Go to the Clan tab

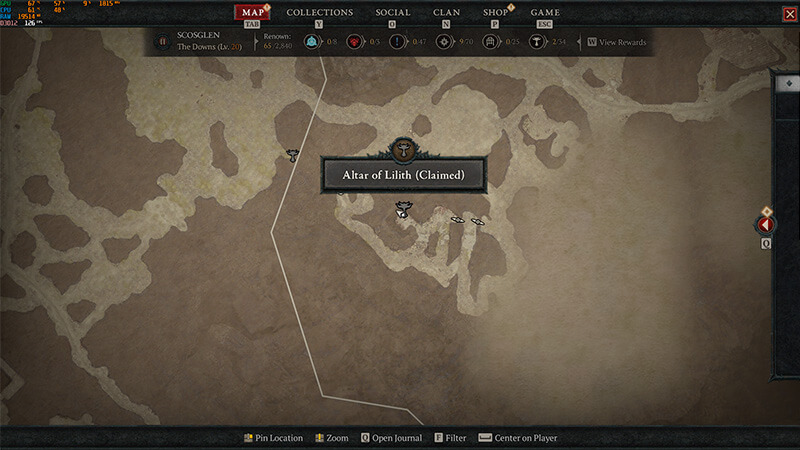point(446,13)
